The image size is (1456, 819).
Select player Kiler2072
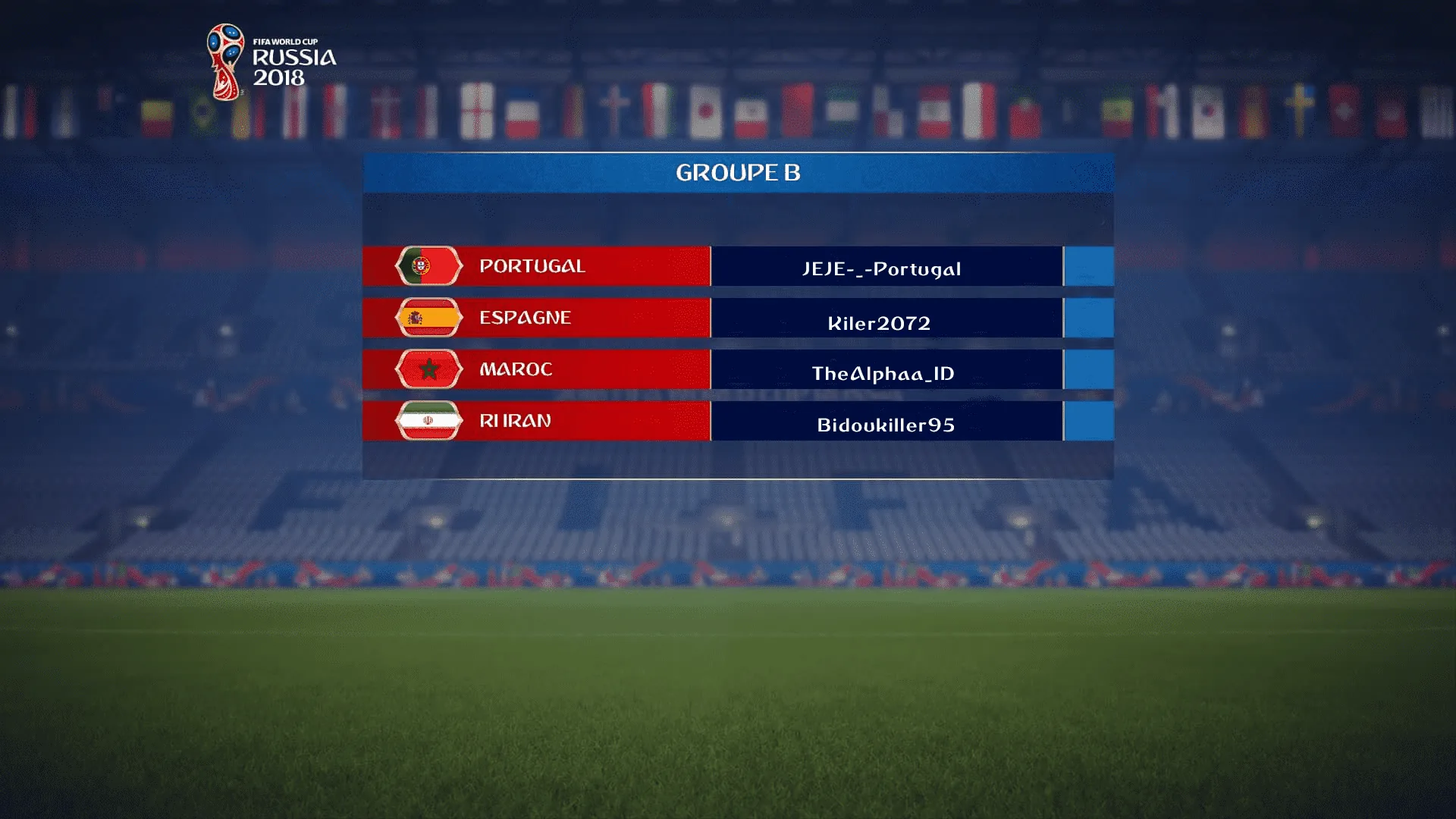pos(880,322)
